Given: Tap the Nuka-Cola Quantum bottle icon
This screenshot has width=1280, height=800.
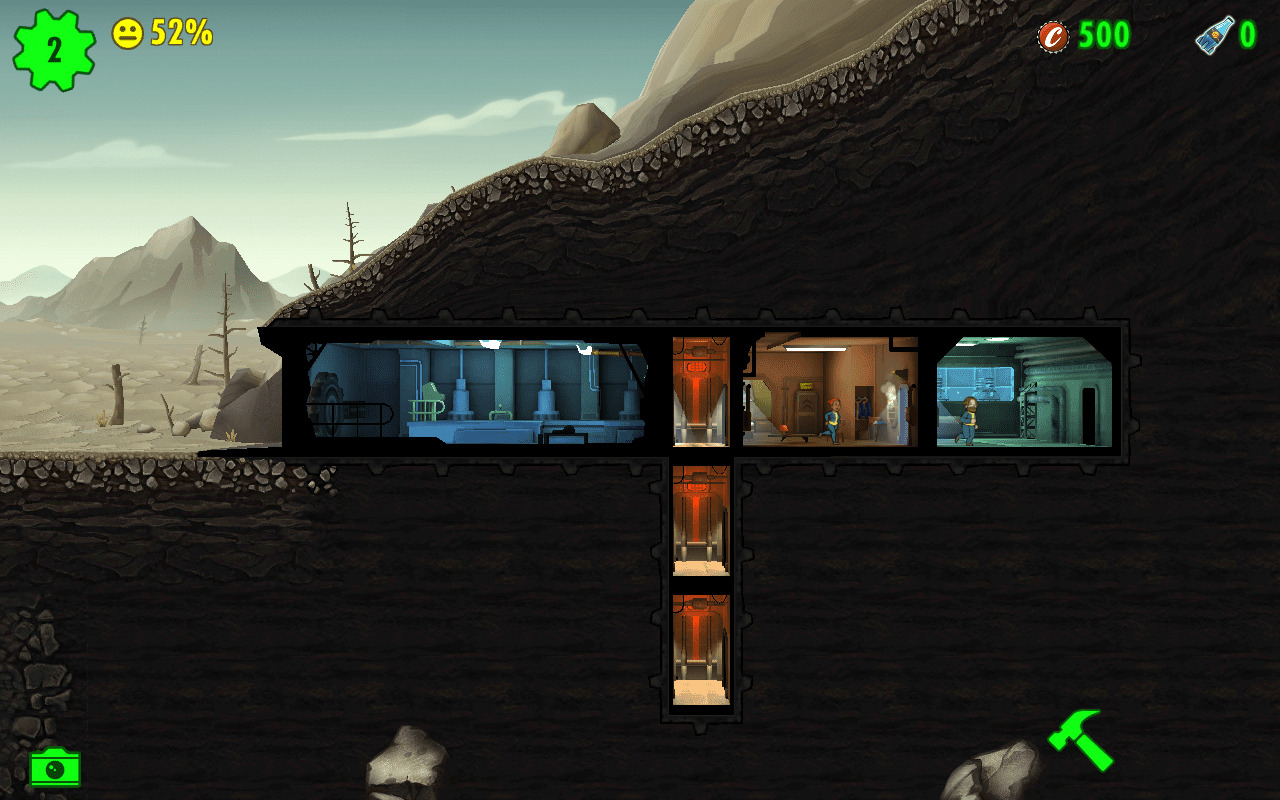Looking at the screenshot, I should pos(1213,37).
